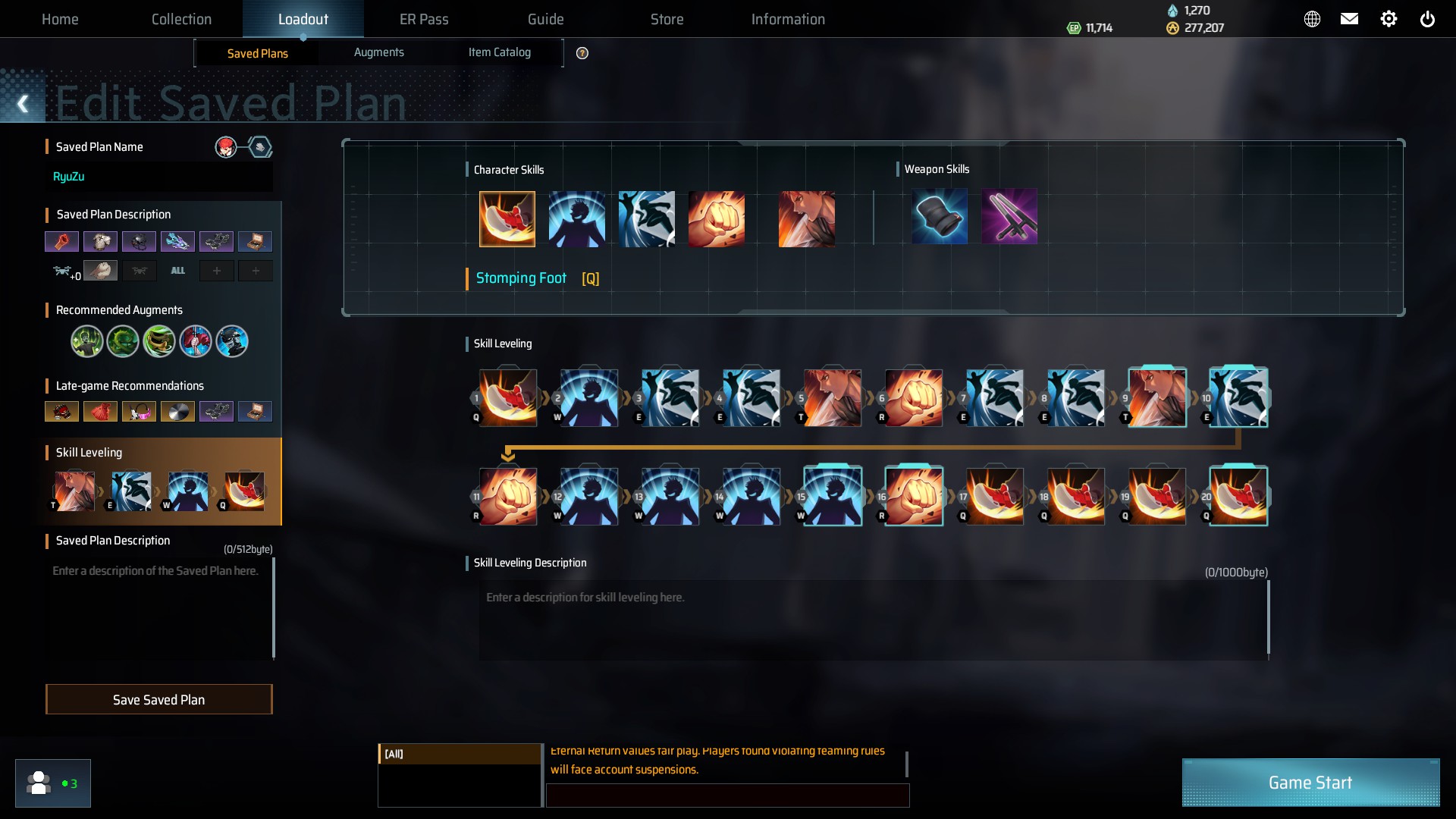Go to the Collection menu
Screen dimensions: 1456x819
181,19
